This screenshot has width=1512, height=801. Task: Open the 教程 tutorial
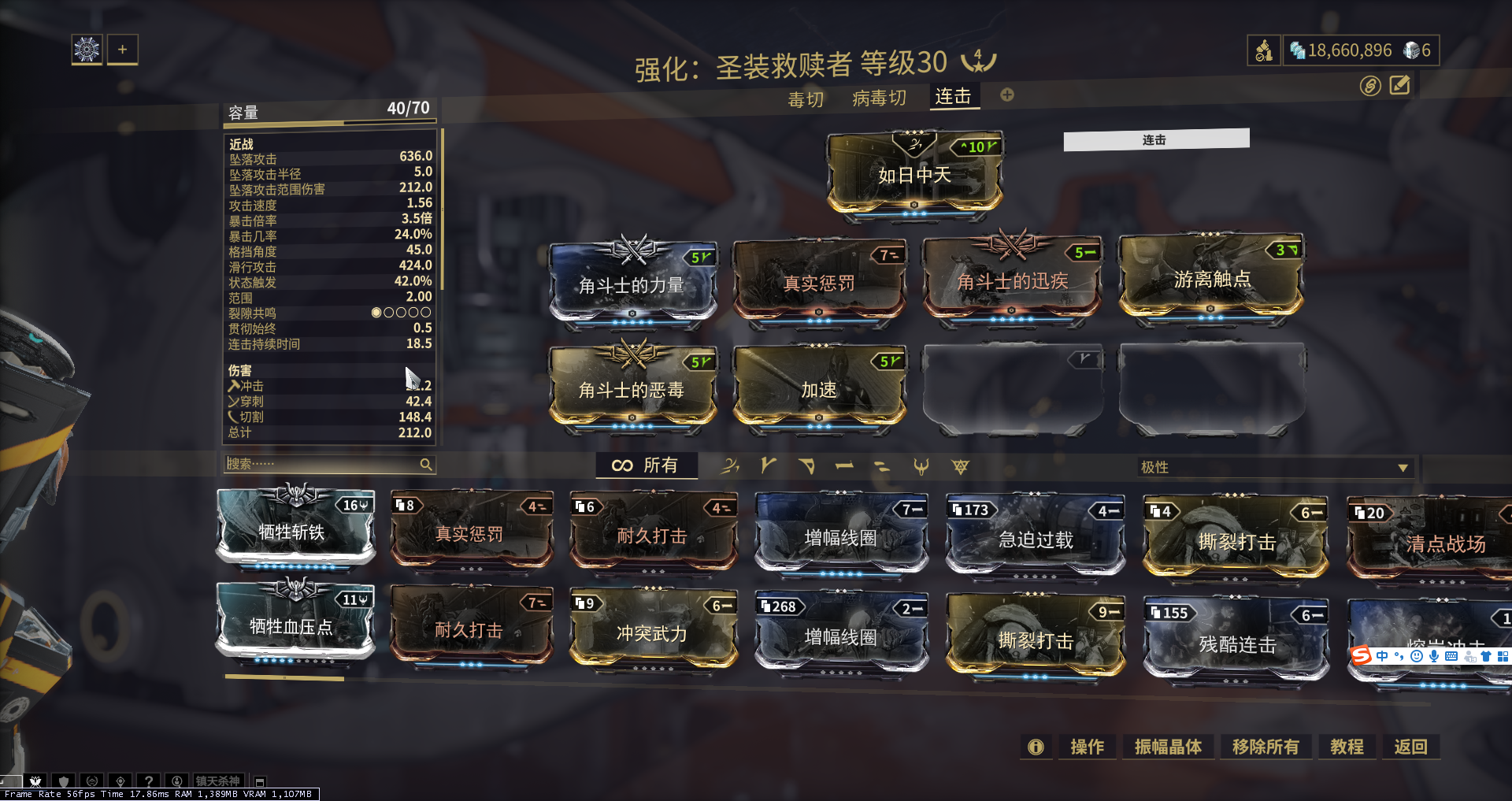[1347, 747]
